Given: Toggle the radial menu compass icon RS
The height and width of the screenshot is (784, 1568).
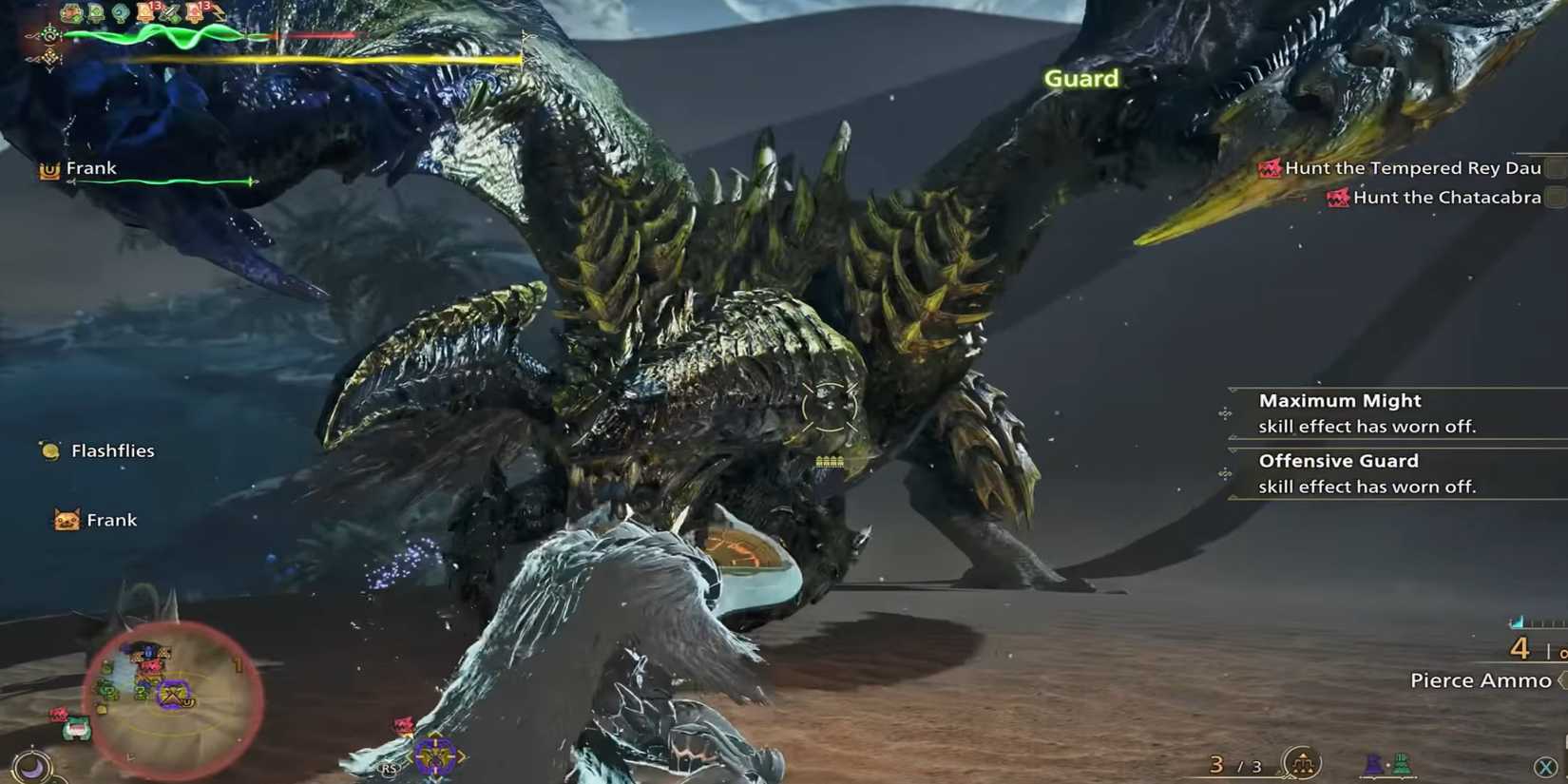Looking at the screenshot, I should click(x=389, y=768).
